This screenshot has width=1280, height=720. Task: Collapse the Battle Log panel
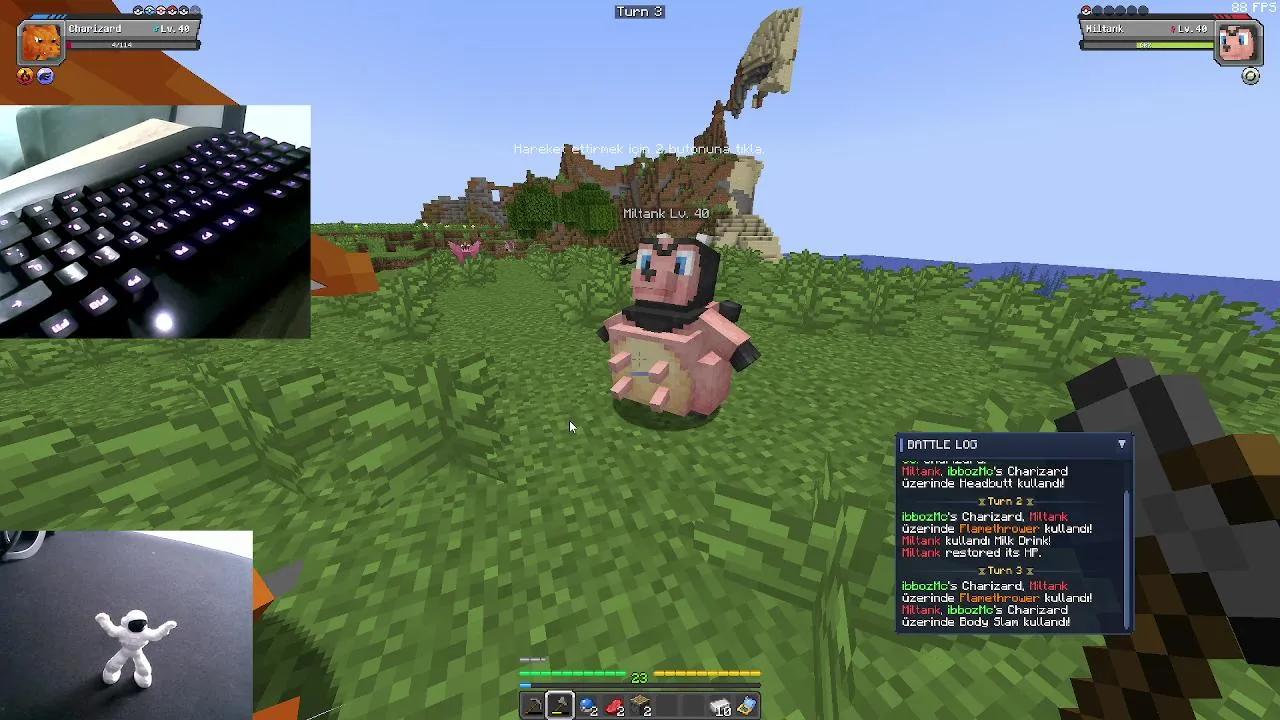1122,444
